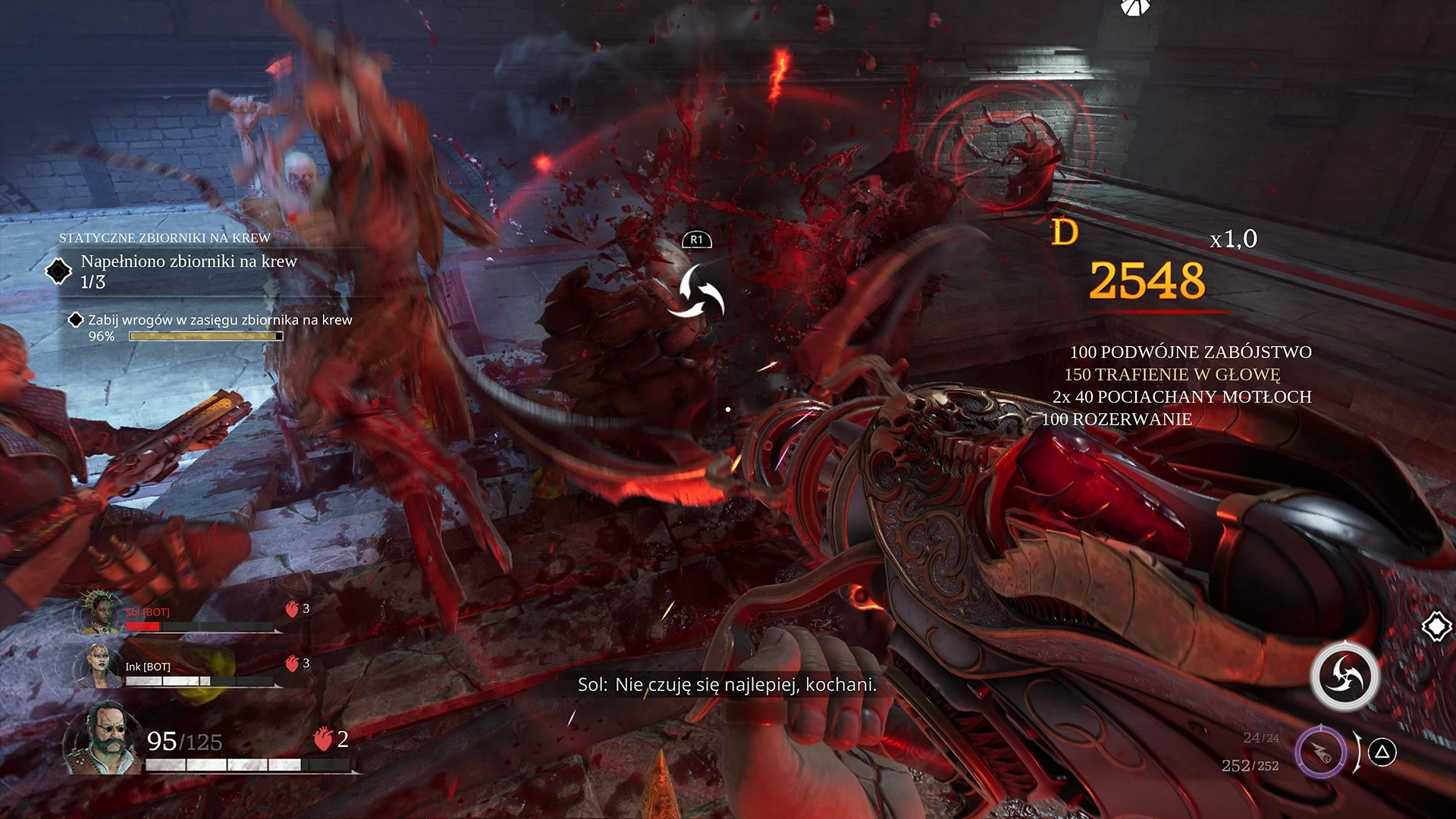Select teammate Sol [BOT] portrait
This screenshot has width=1456, height=819.
(x=99, y=613)
